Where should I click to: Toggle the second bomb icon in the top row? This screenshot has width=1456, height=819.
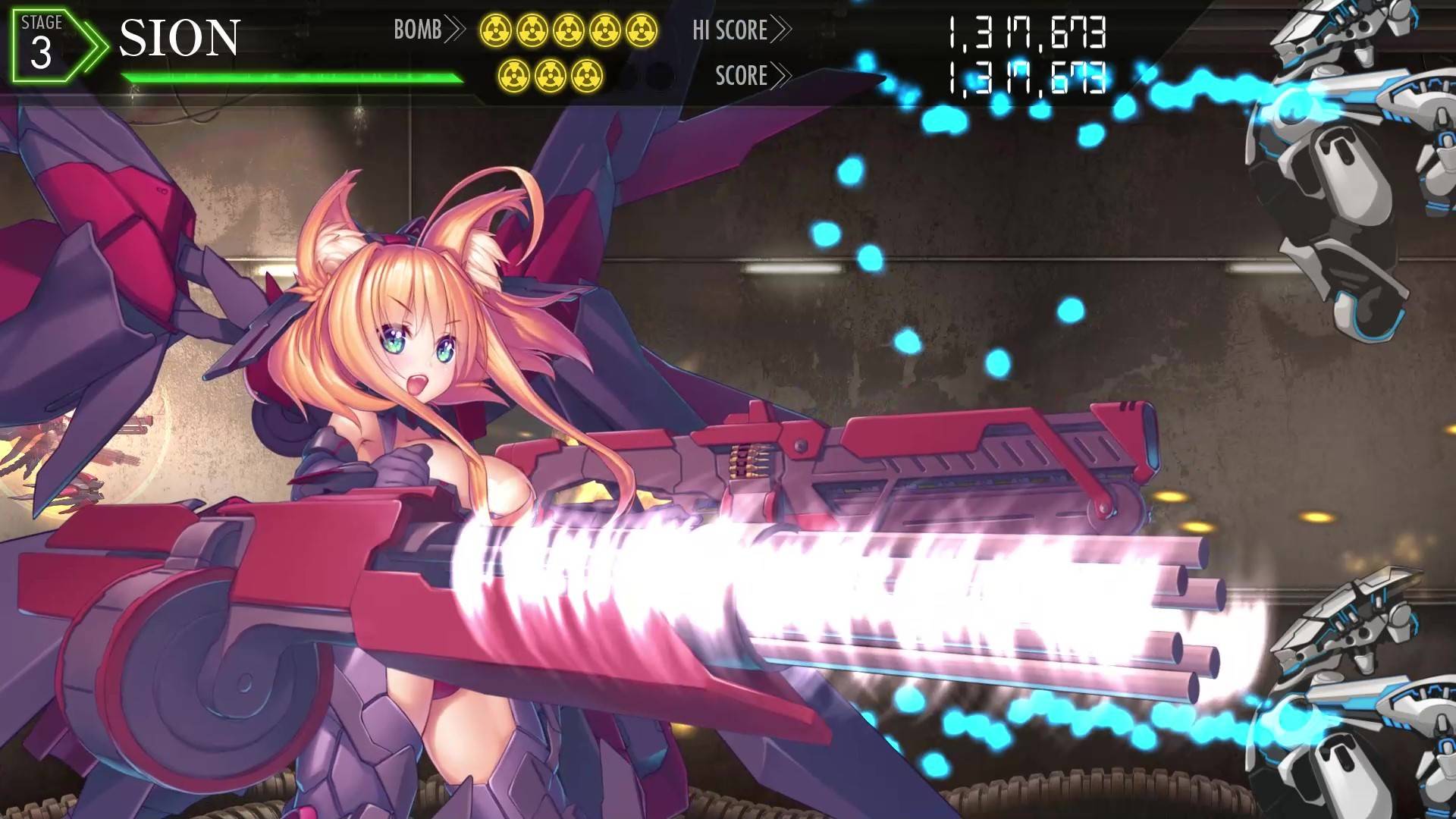coord(533,30)
